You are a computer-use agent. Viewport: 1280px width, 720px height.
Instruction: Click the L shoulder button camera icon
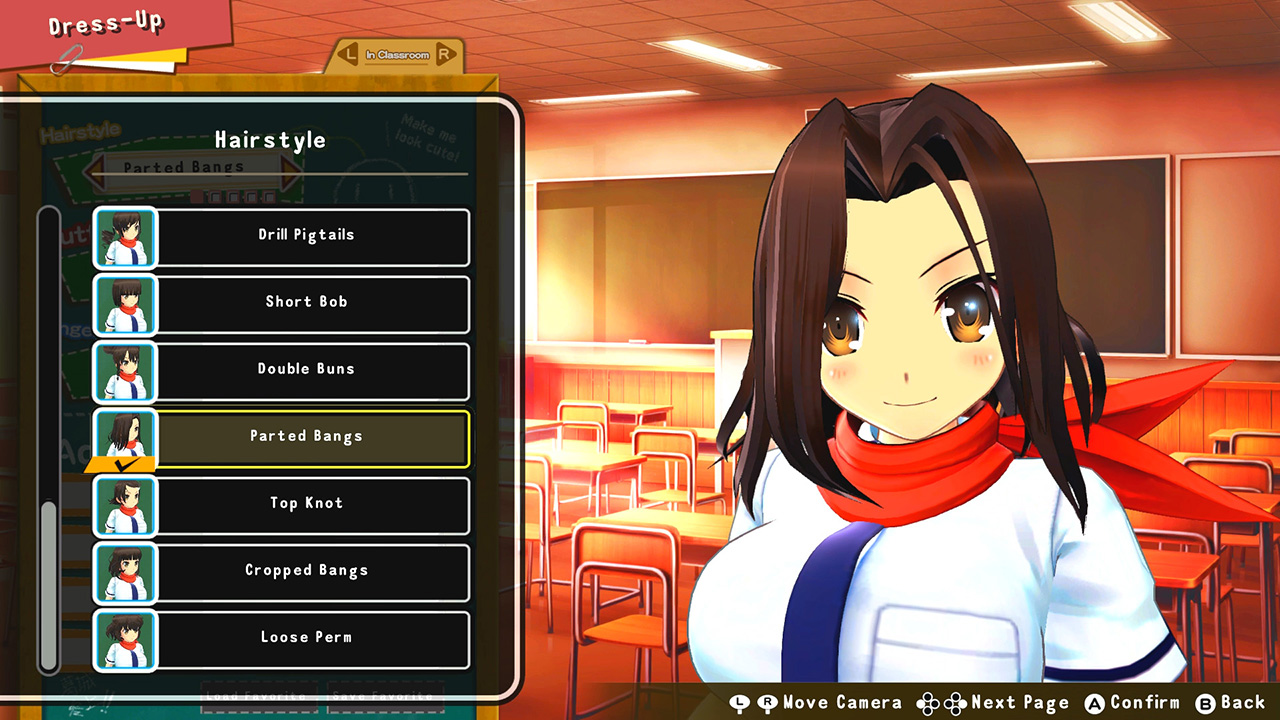(741, 702)
